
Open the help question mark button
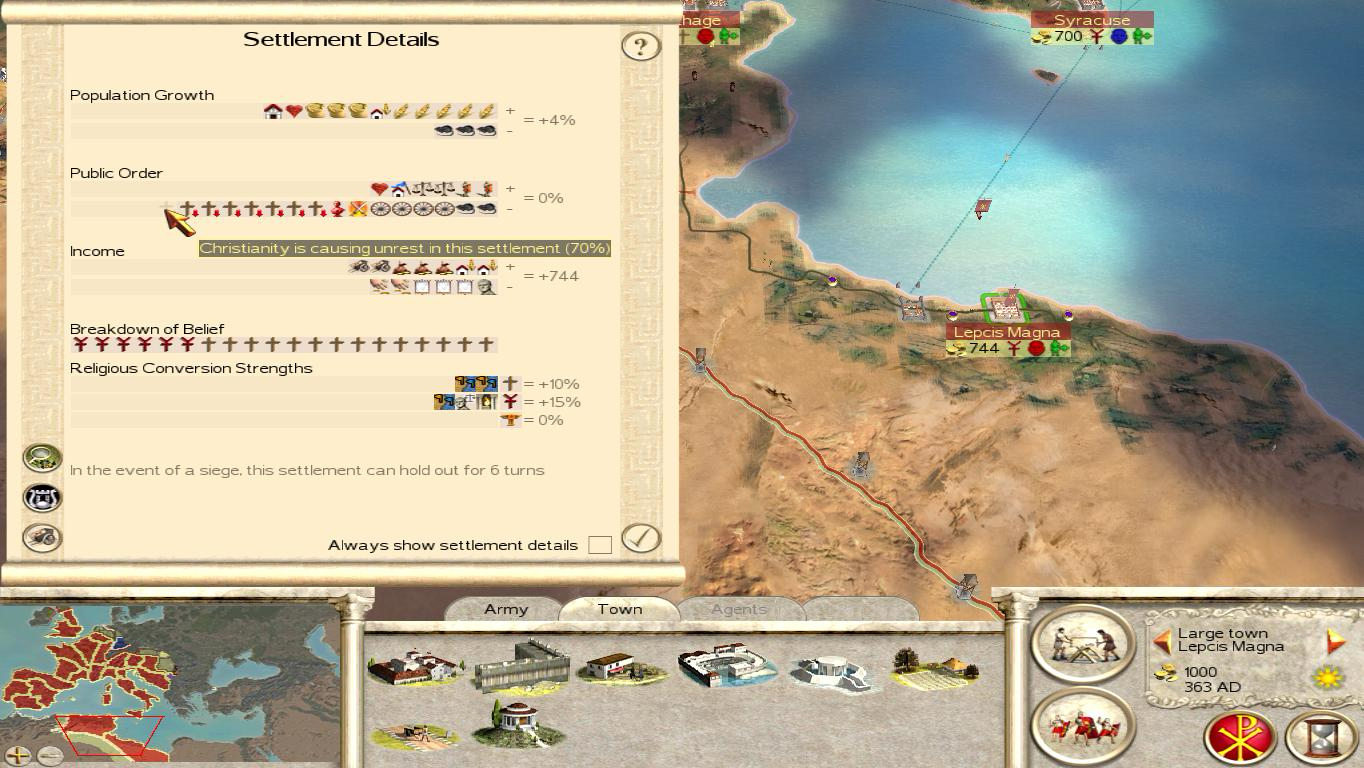[x=641, y=46]
